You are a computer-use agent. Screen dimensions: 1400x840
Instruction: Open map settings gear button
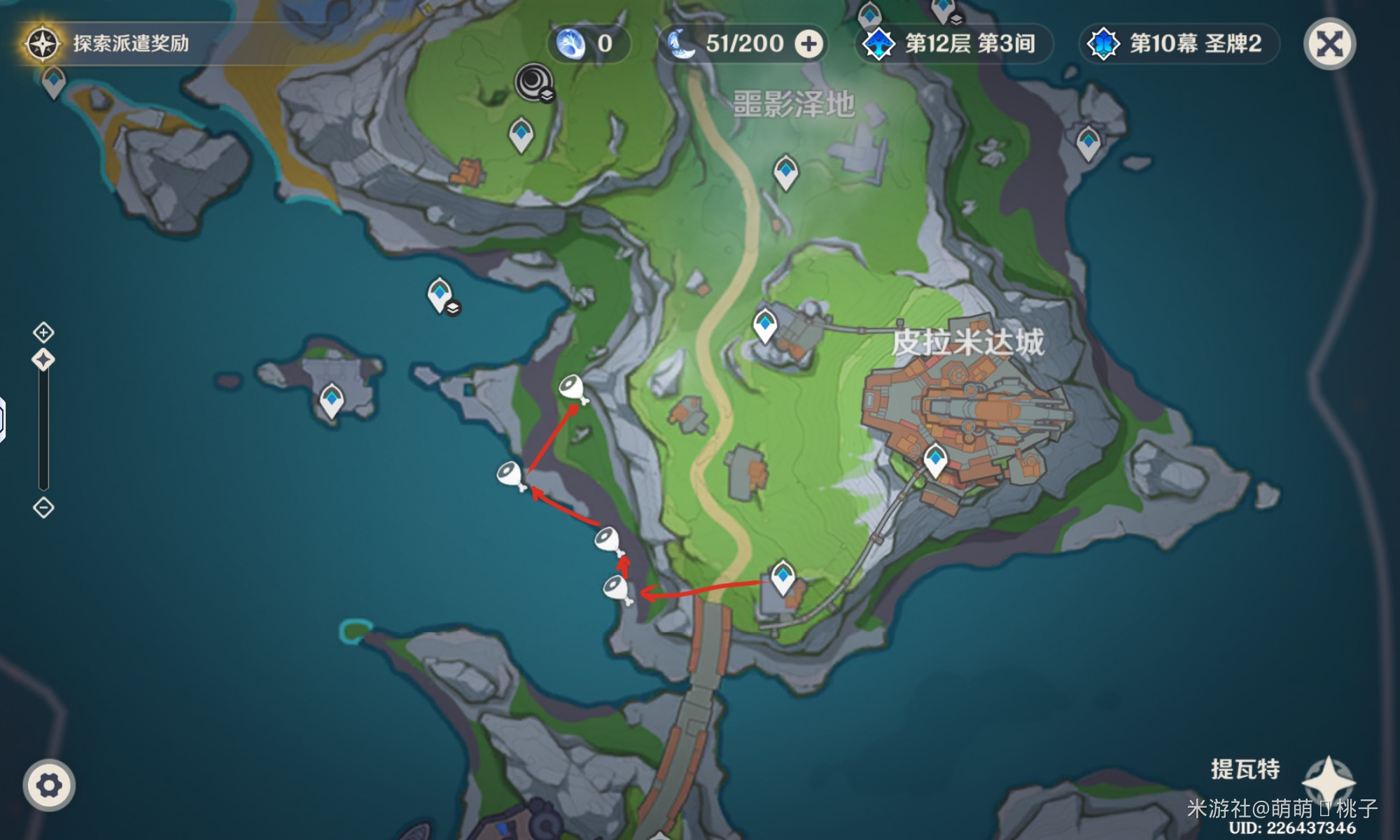tap(48, 785)
